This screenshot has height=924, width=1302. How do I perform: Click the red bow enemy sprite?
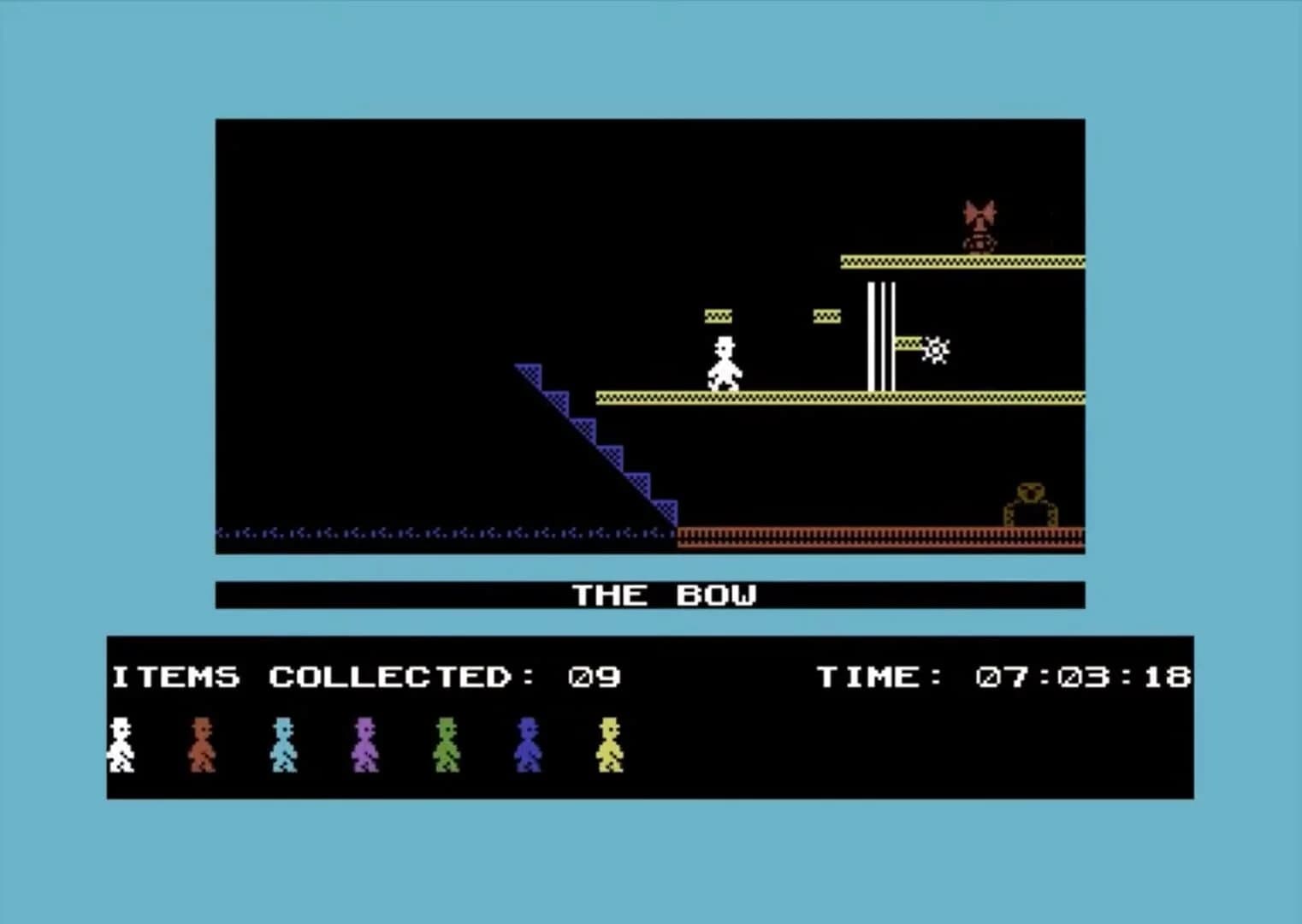pyautogui.click(x=979, y=221)
